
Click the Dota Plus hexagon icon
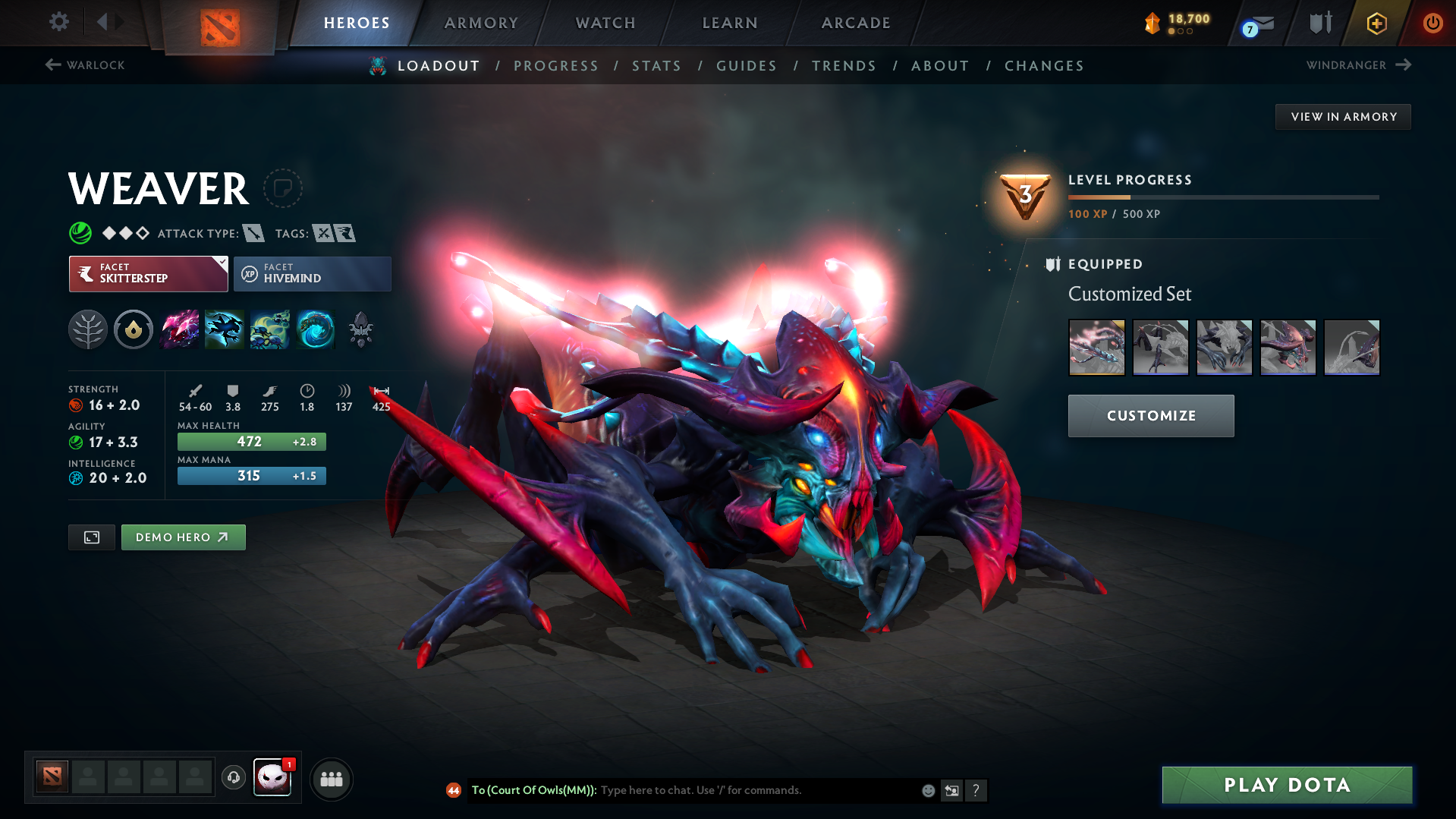[1376, 23]
